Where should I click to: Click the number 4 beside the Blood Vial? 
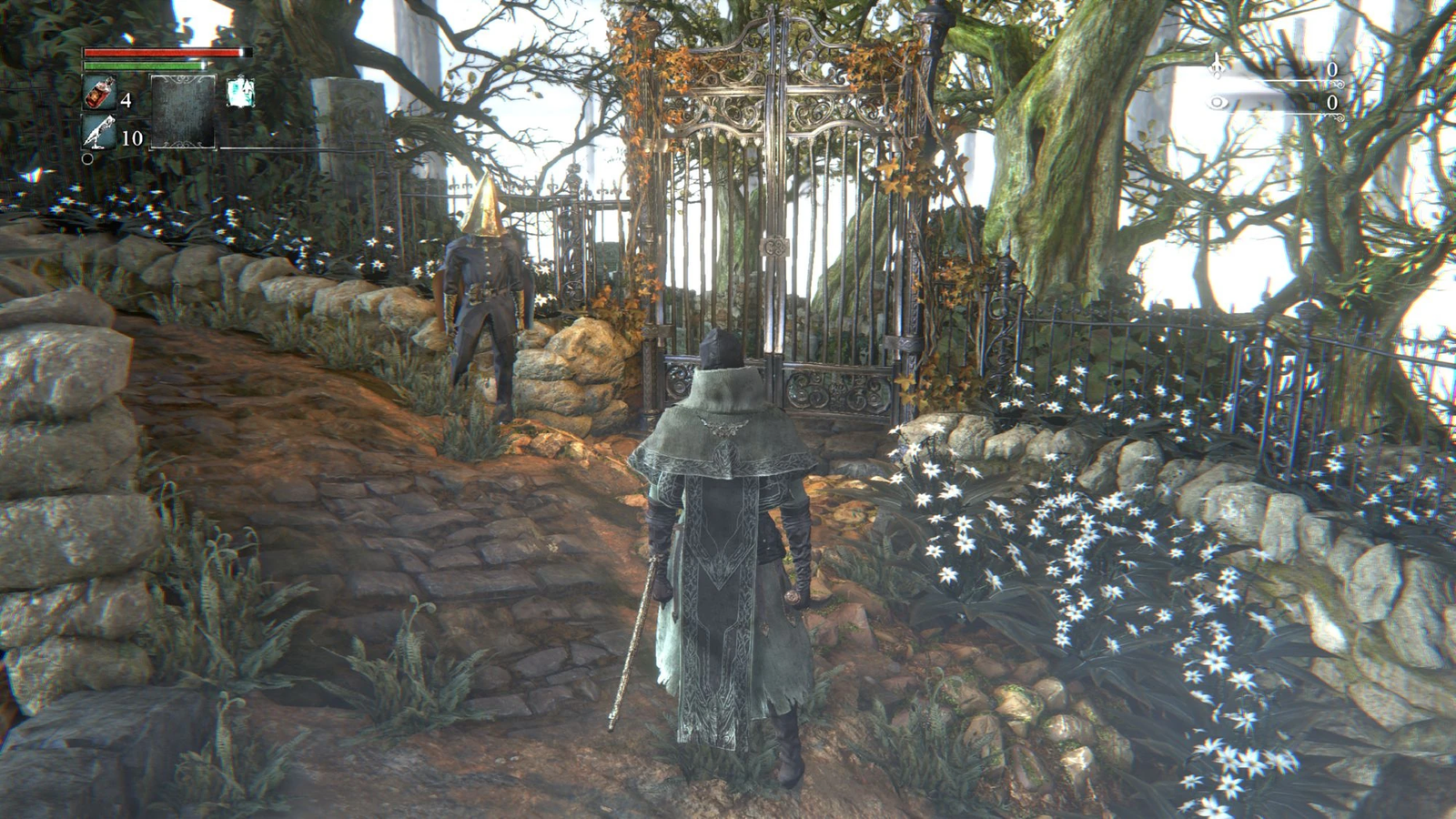point(127,99)
